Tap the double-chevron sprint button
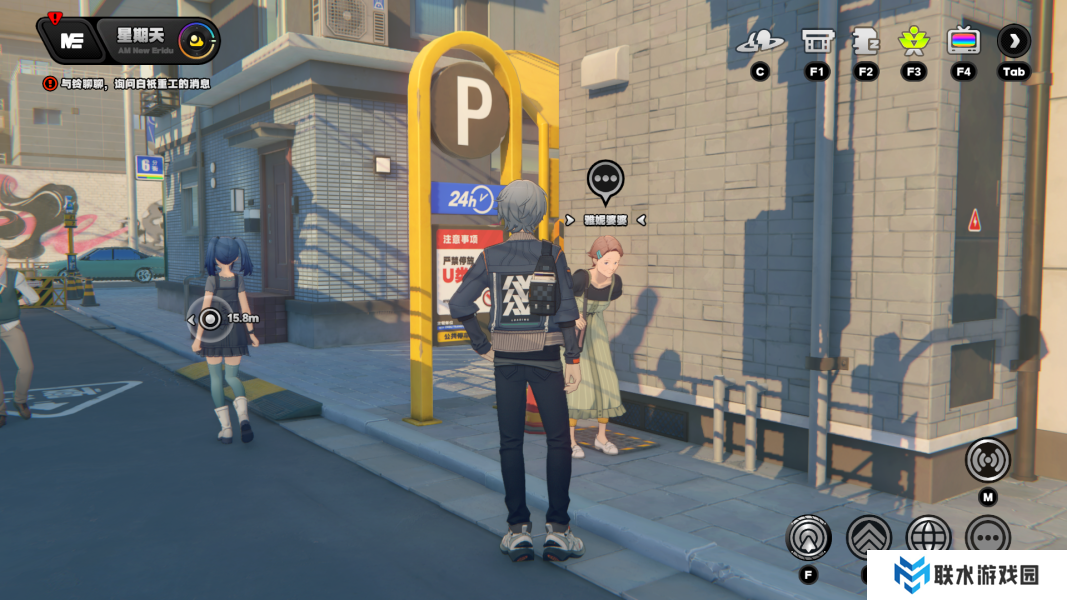This screenshot has height=600, width=1067. [x=869, y=538]
